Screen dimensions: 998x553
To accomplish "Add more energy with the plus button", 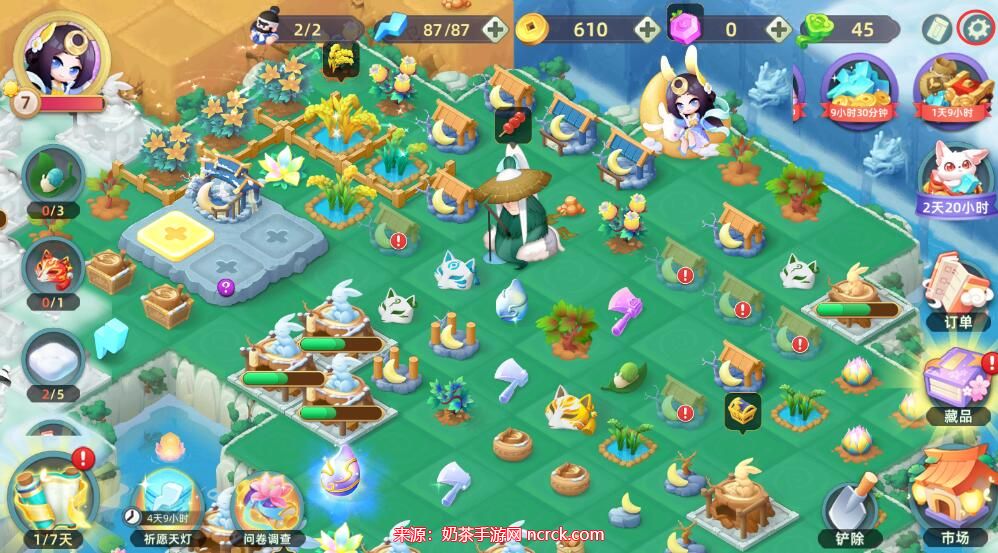I will coord(494,30).
